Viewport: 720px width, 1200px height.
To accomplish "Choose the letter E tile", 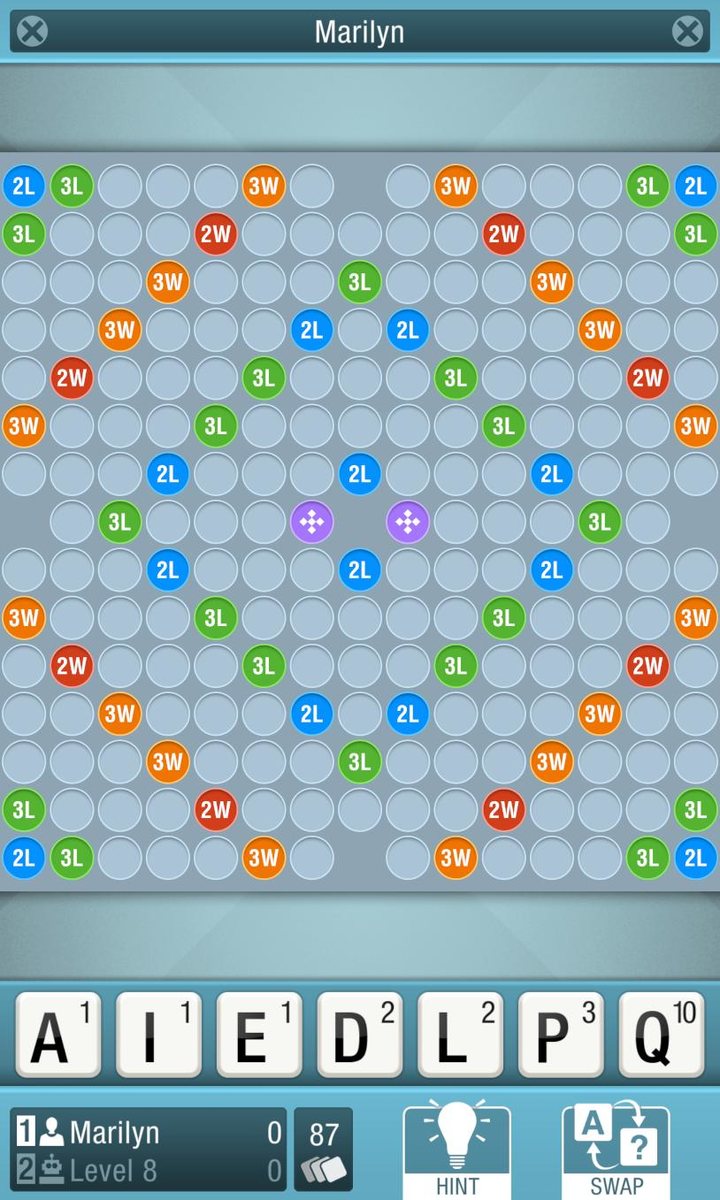I will [259, 1034].
